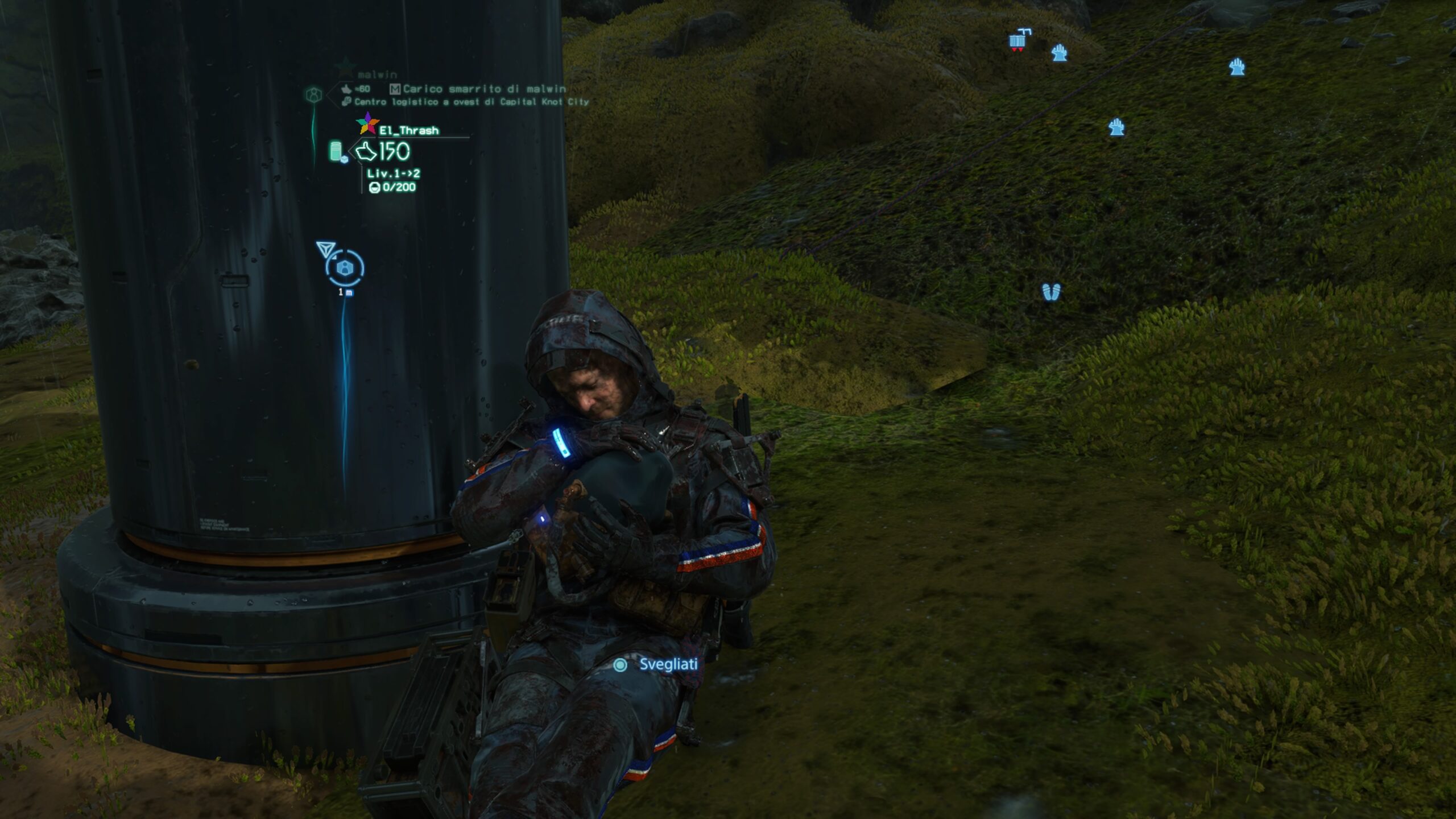The height and width of the screenshot is (819, 1456).
Task: Give a like on the 150 thumbs-up icon
Action: 366,151
